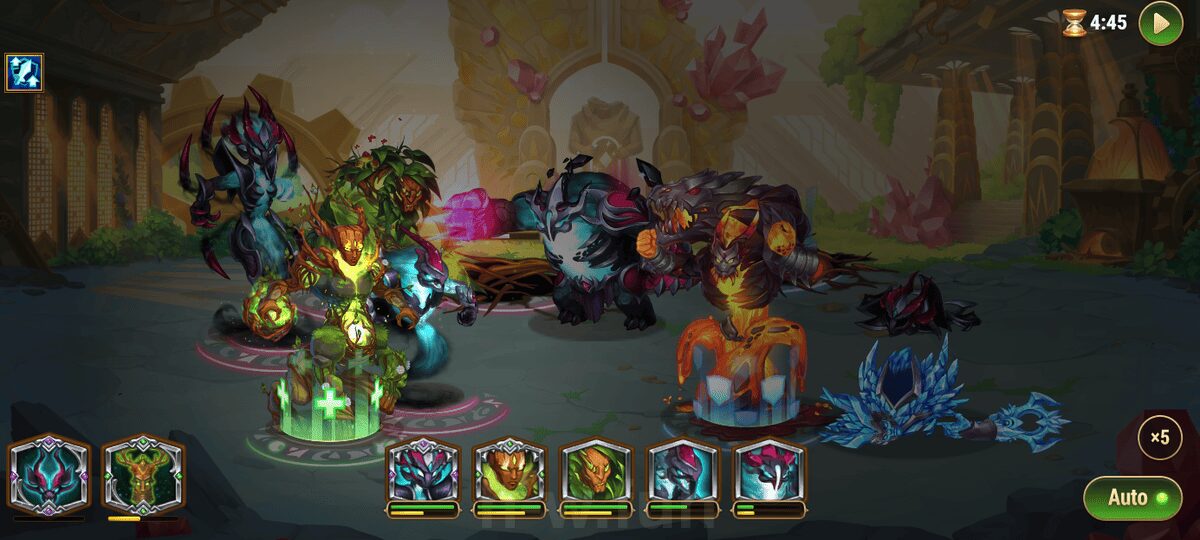The image size is (1200, 540).
Task: Click the green play arrow button
Action: (x=1160, y=23)
